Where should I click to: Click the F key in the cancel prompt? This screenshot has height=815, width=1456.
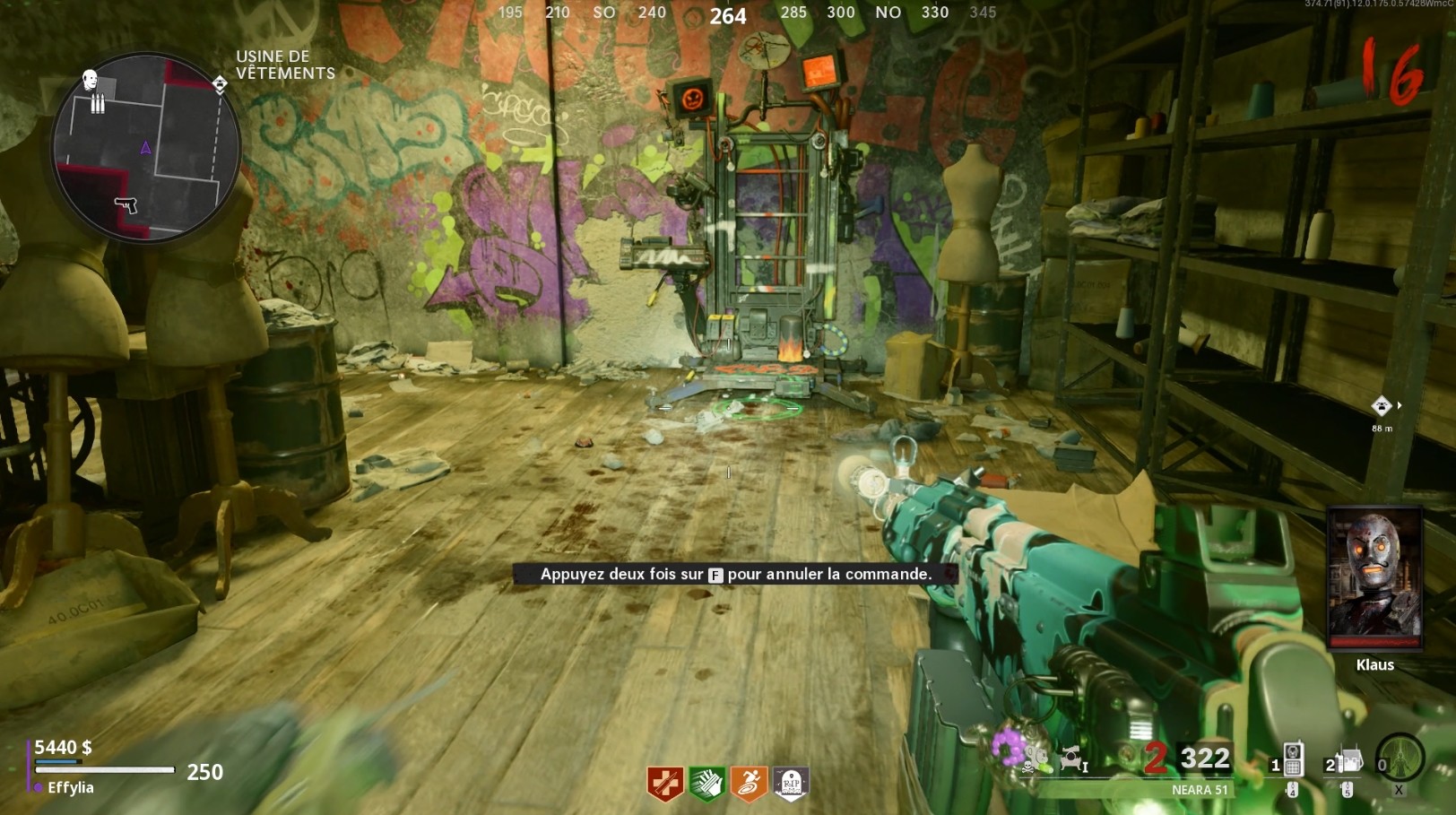point(715,576)
